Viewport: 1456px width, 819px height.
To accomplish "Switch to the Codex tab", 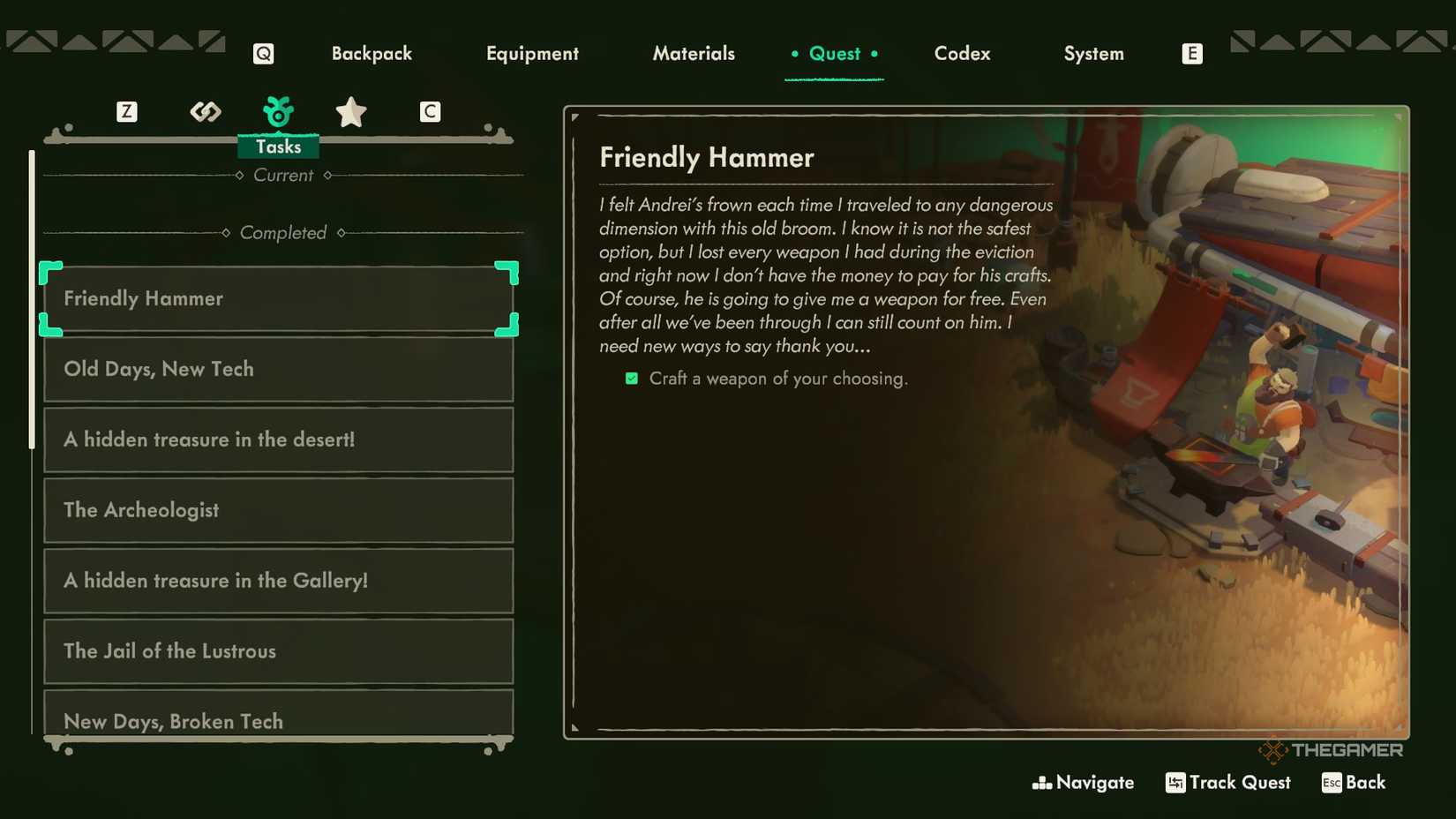I will 962,53.
